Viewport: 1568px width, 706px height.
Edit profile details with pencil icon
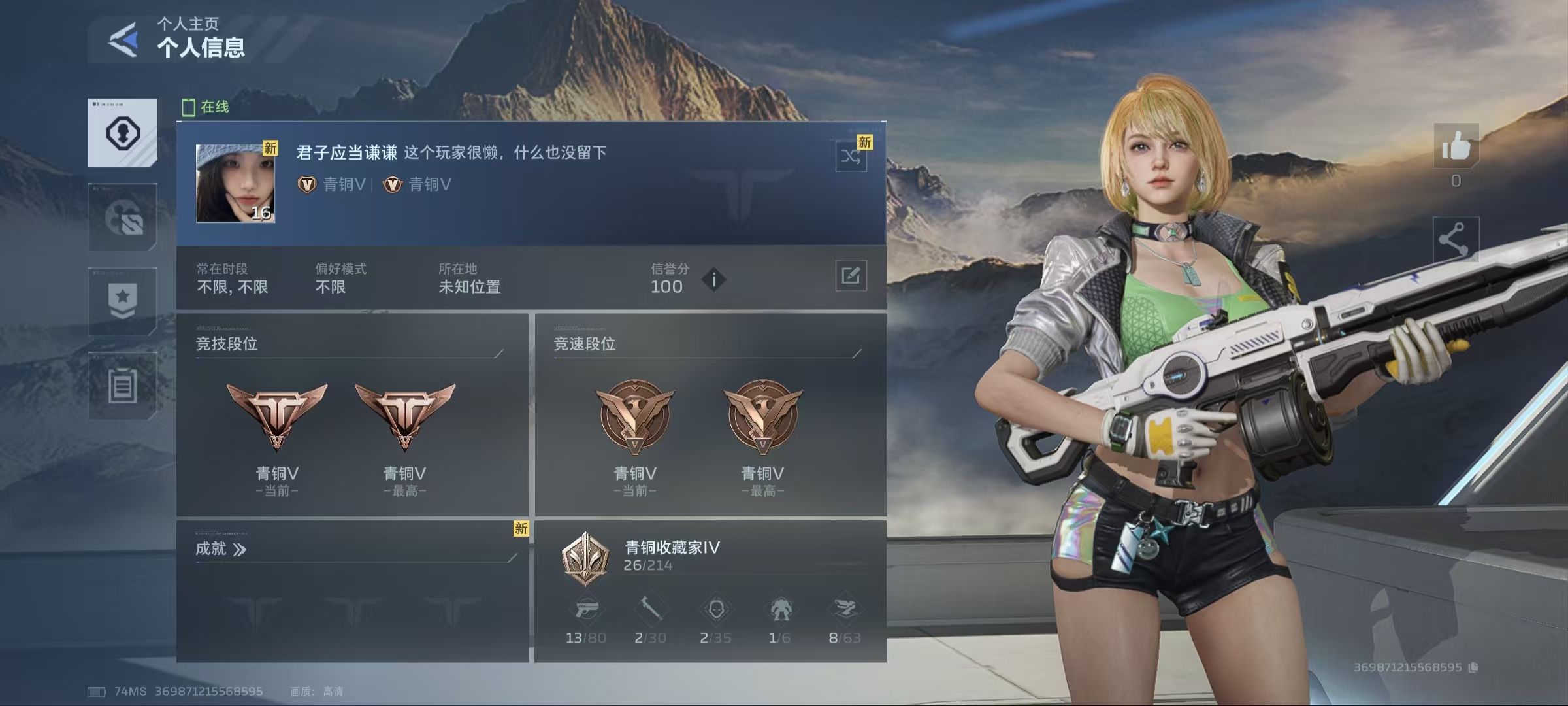point(851,276)
